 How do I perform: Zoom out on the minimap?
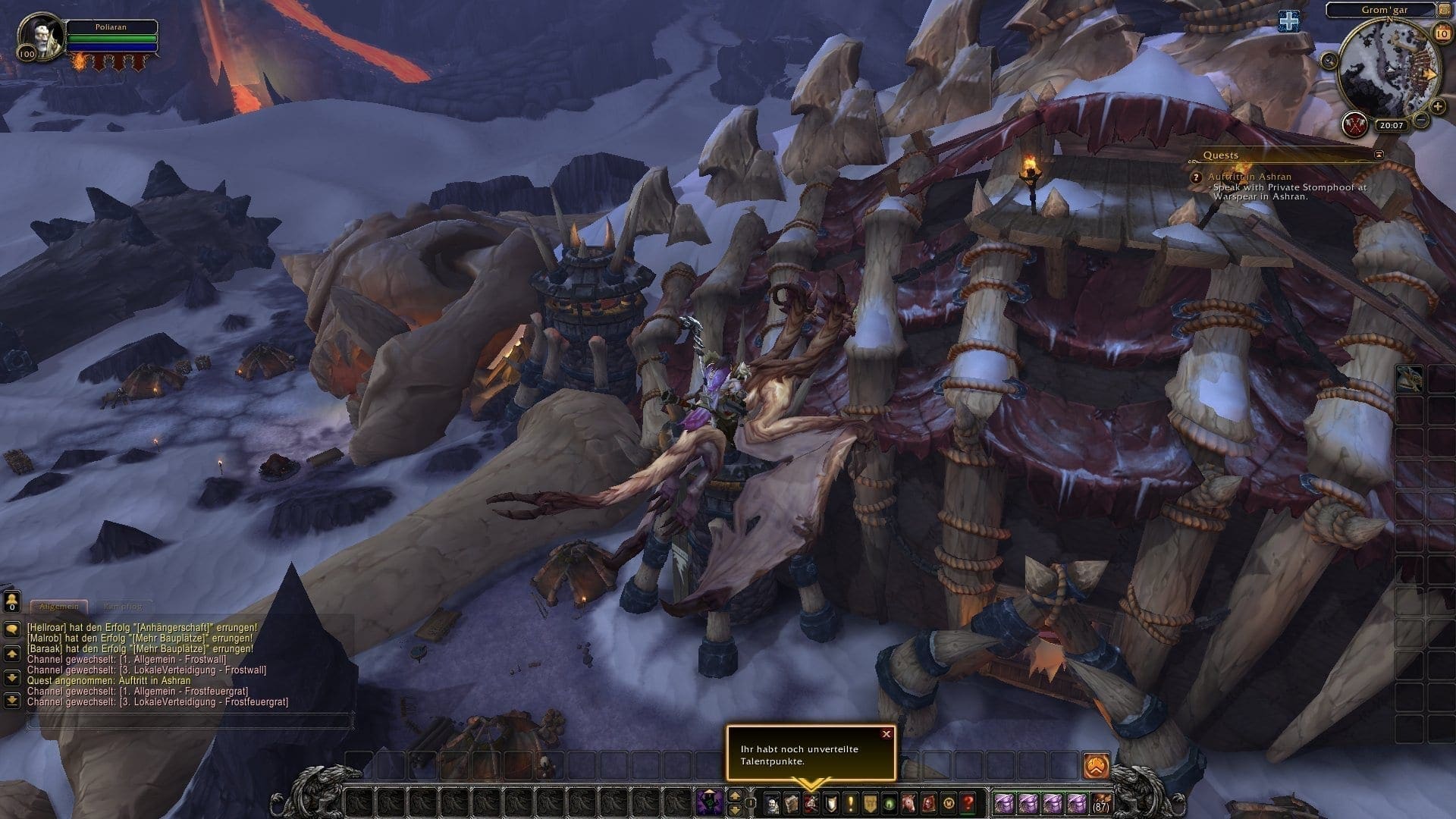click(x=1422, y=120)
